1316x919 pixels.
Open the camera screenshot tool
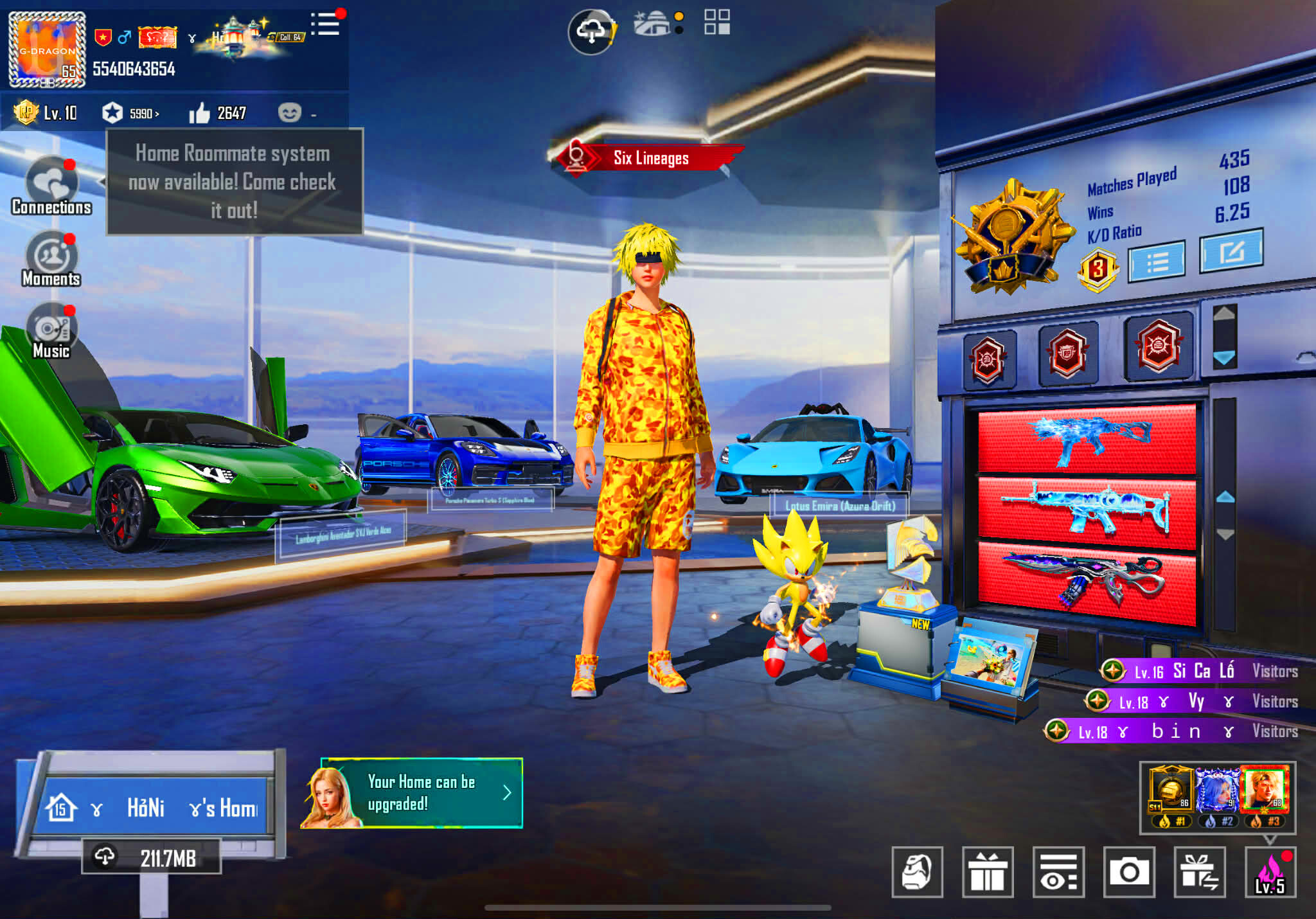point(1128,872)
